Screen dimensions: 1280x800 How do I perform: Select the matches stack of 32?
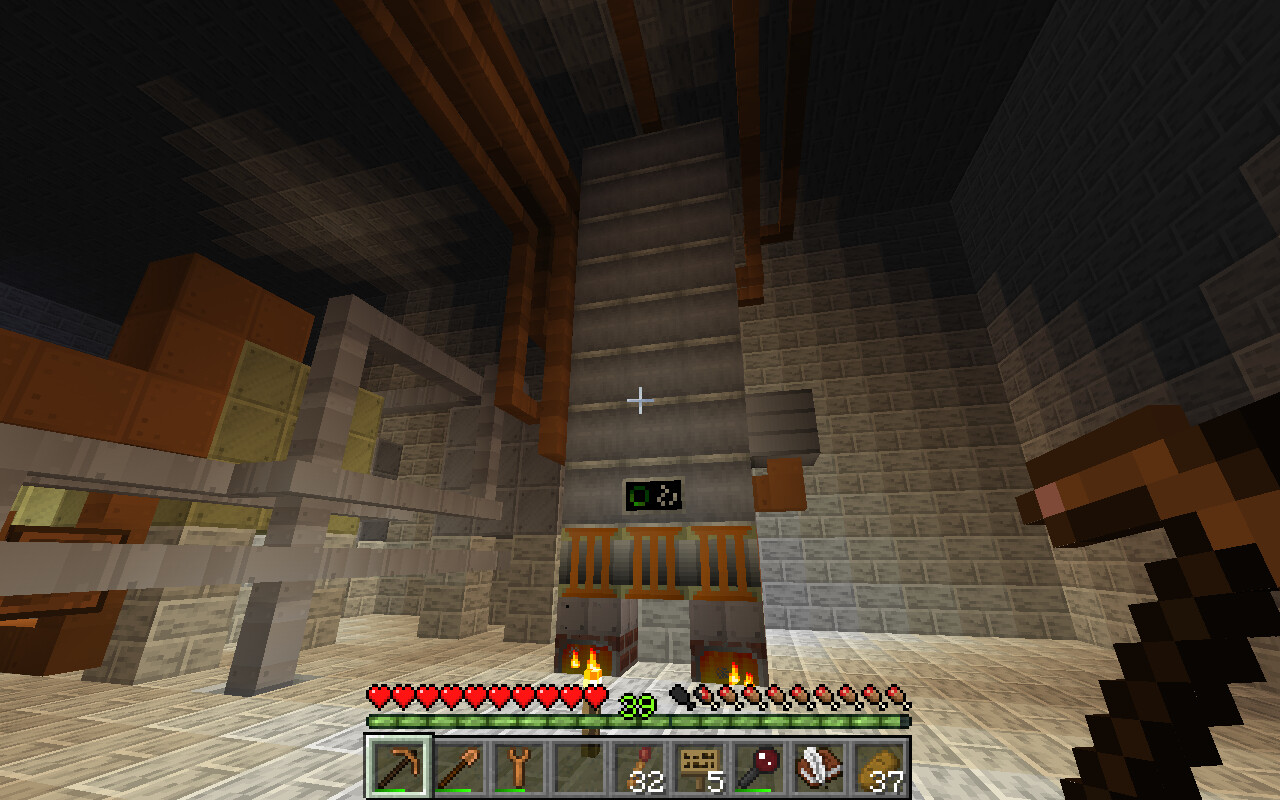(x=639, y=768)
